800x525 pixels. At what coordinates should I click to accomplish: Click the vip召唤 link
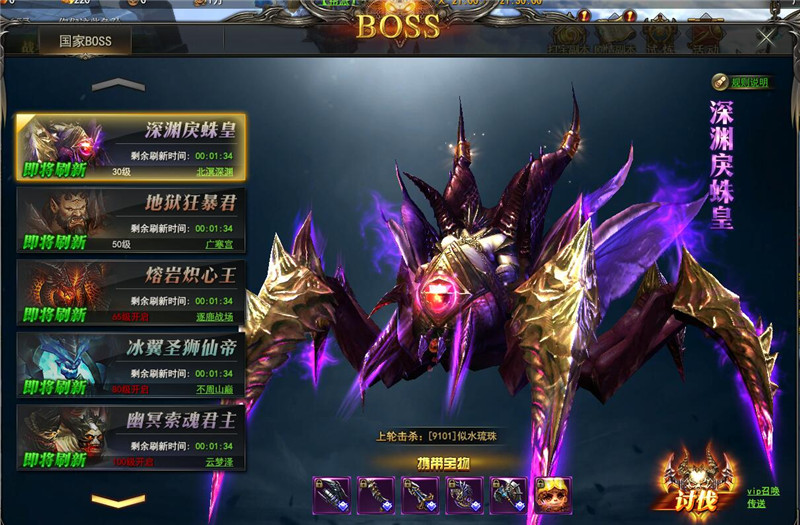coord(763,491)
